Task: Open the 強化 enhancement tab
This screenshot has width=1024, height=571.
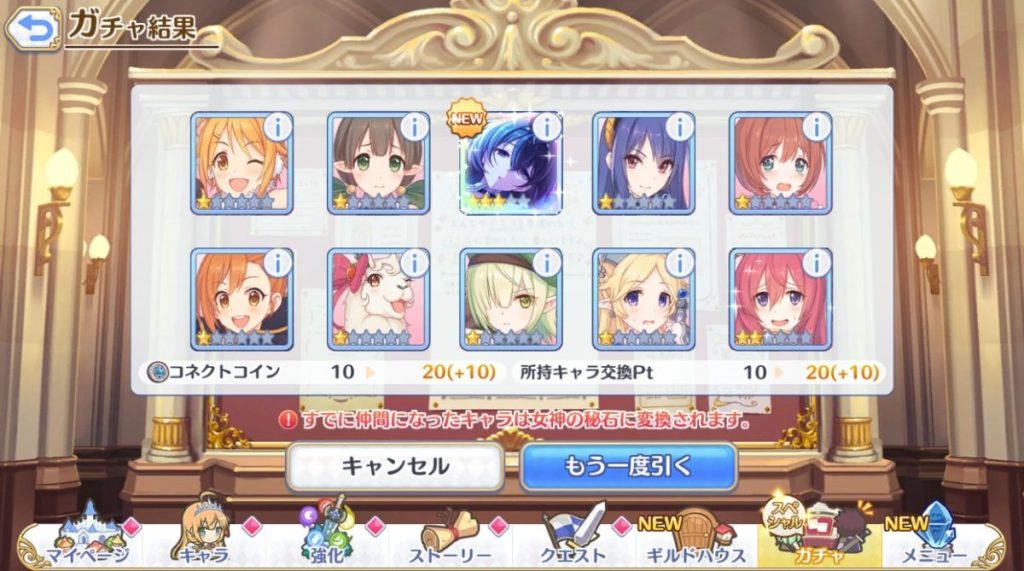Action: pos(327,540)
